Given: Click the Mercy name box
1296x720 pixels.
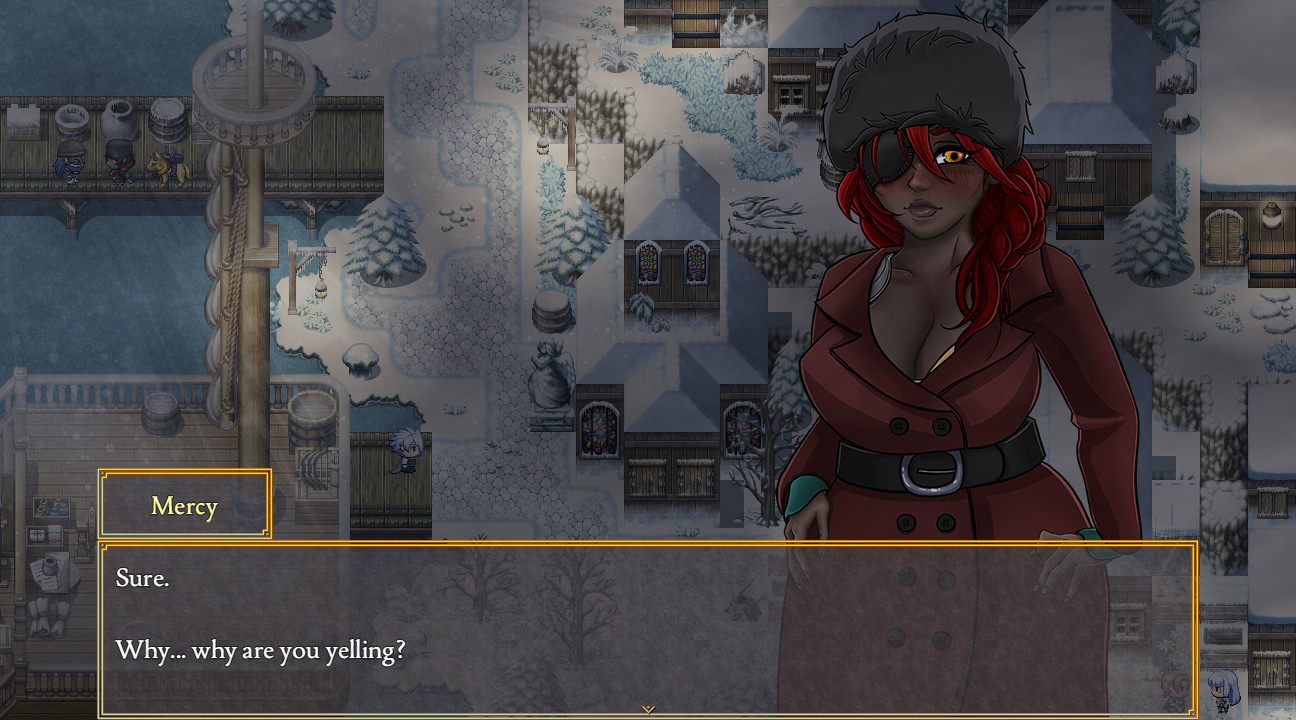Looking at the screenshot, I should (x=184, y=505).
